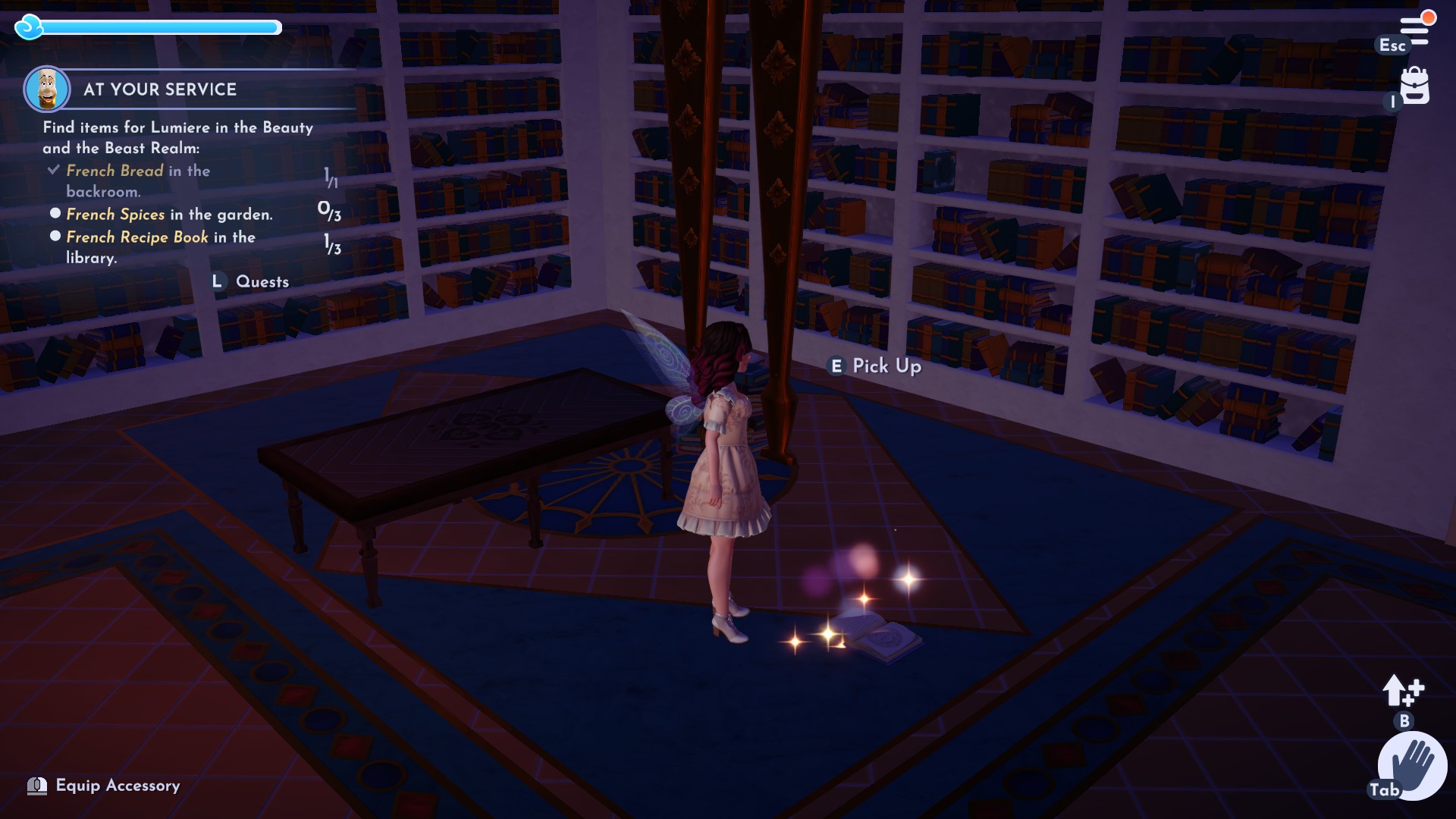This screenshot has width=1456, height=819.
Task: Click the E Pick Up prompt
Action: (874, 366)
